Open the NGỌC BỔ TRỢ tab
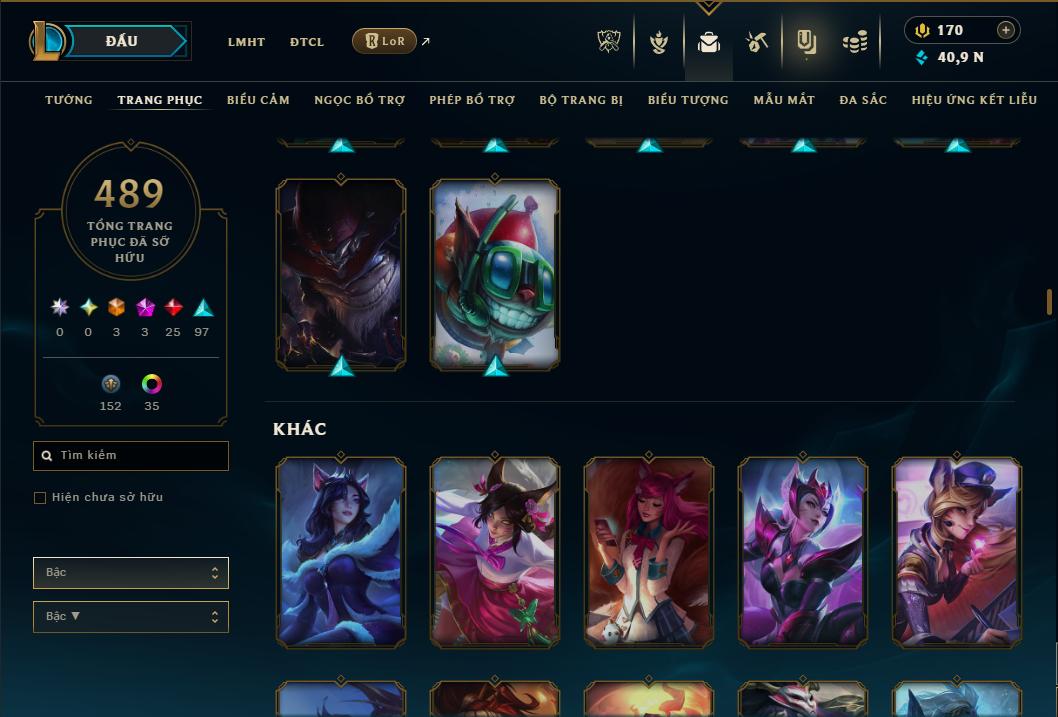 359,100
